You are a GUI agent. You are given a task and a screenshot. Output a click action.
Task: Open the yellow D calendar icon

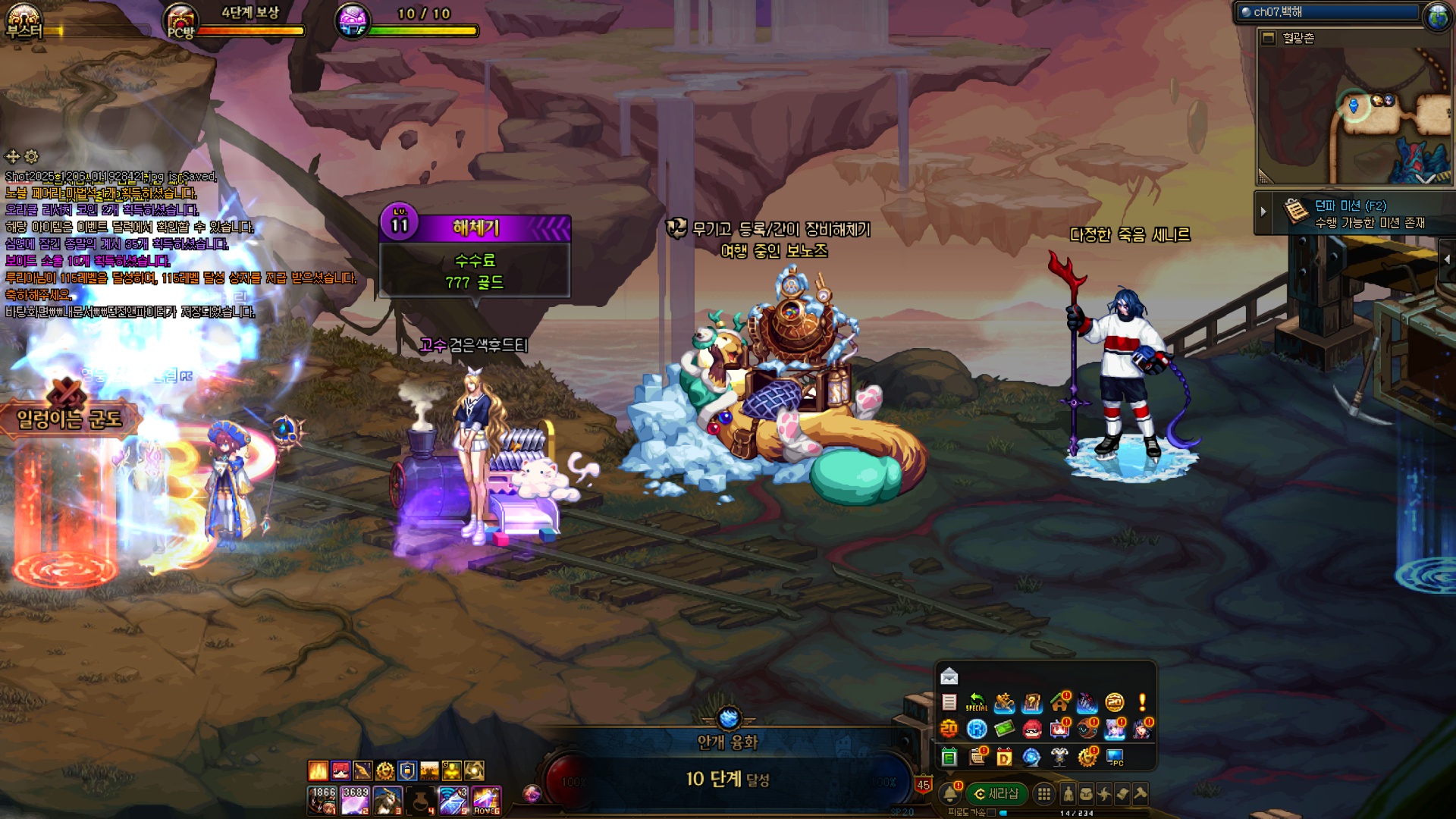[1004, 757]
